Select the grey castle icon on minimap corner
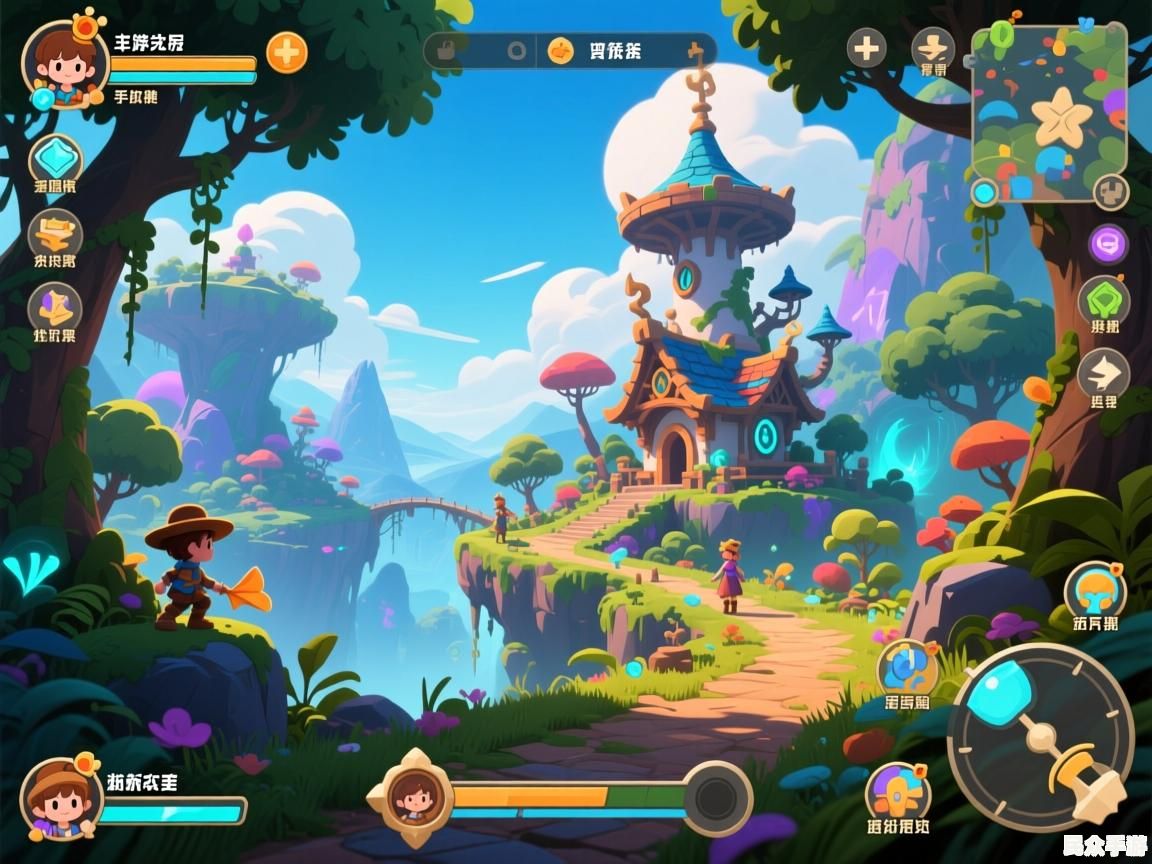The image size is (1152, 864). coord(1110,191)
